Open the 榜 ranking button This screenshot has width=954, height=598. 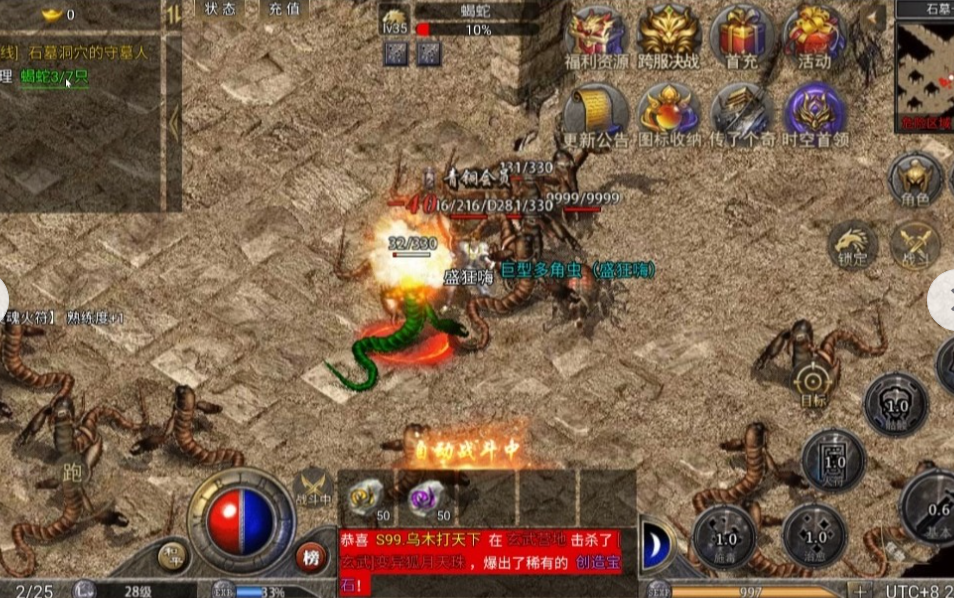coord(310,555)
